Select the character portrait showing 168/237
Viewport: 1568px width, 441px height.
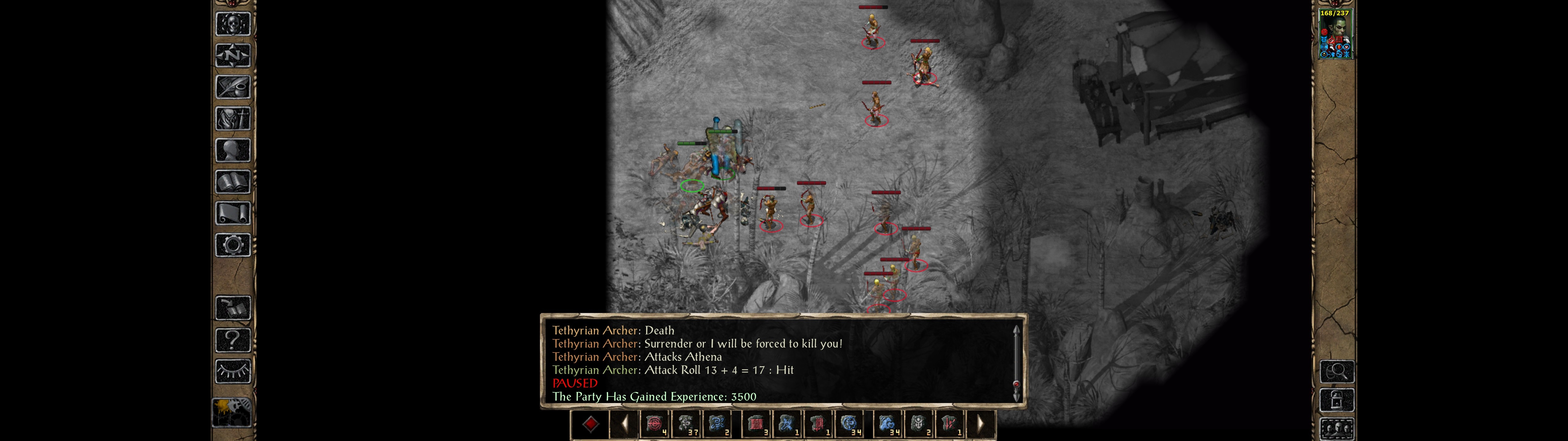tap(1334, 34)
